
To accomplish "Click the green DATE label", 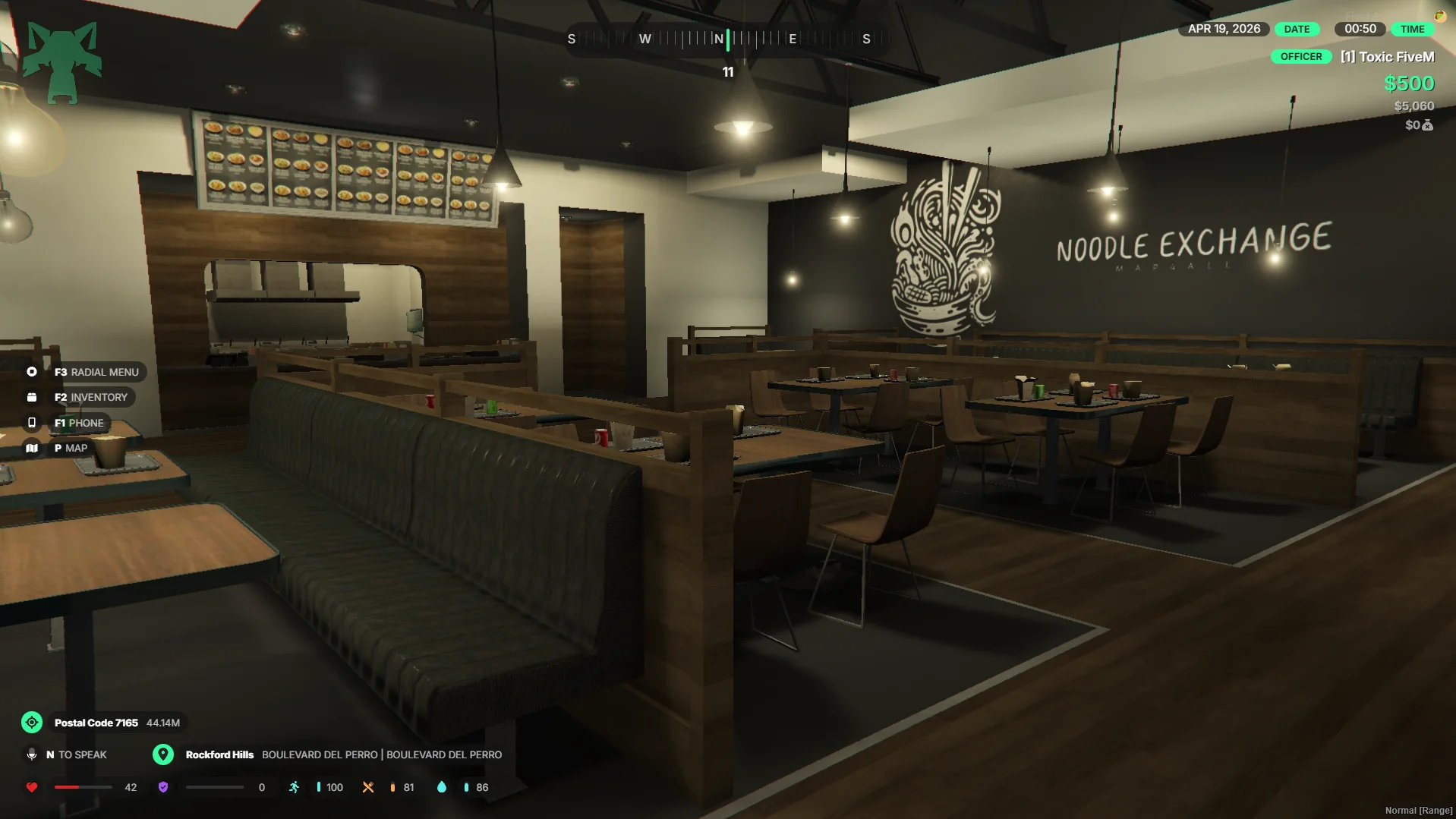I will [1296, 30].
